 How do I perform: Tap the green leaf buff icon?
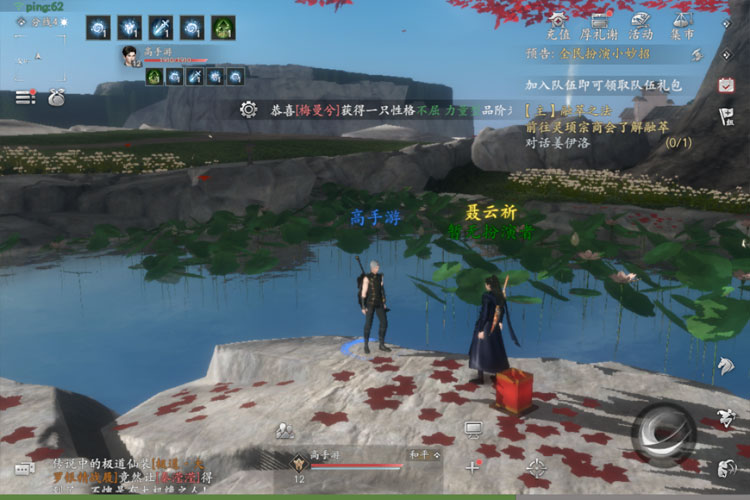click(x=224, y=27)
